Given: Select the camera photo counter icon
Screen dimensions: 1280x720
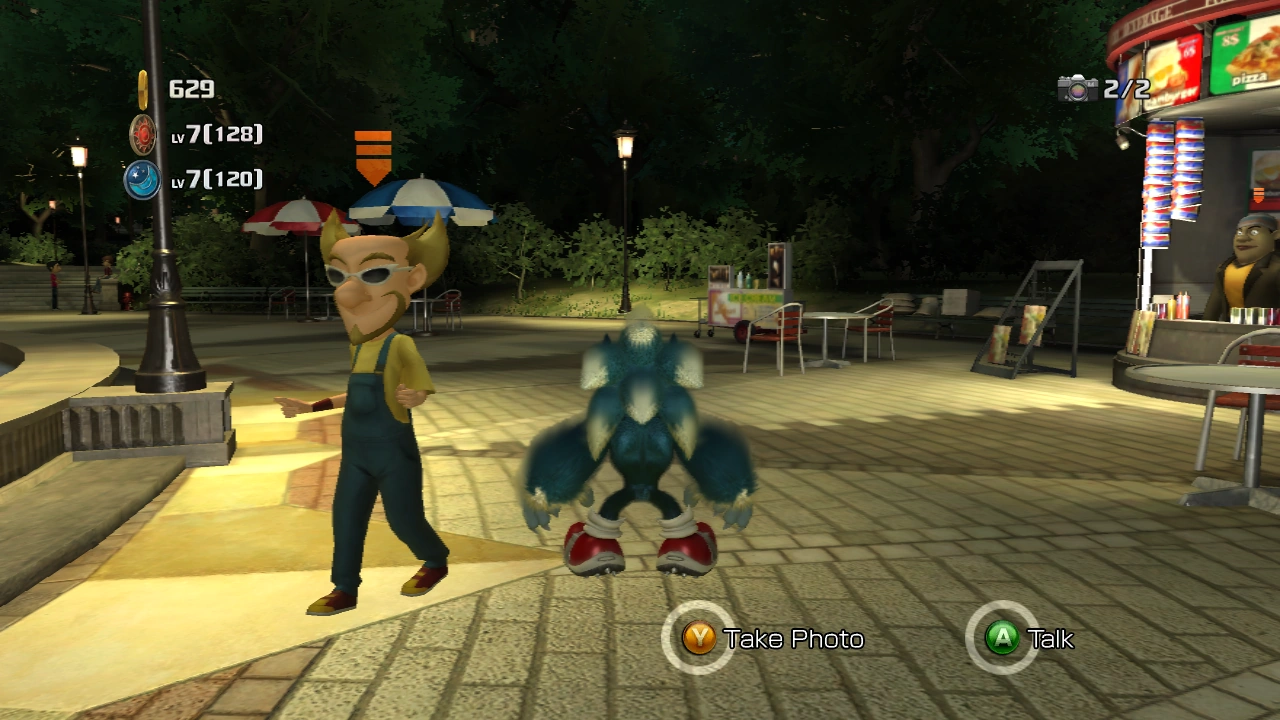Looking at the screenshot, I should point(1078,89).
